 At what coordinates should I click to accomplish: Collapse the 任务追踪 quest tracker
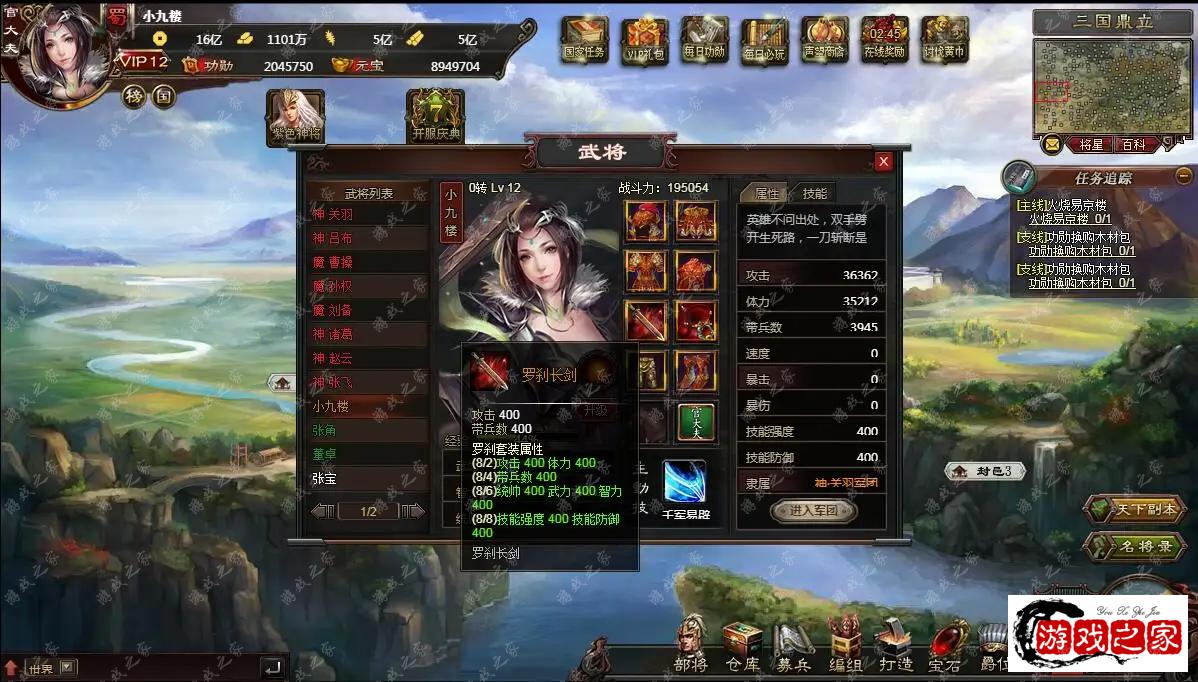[1183, 176]
